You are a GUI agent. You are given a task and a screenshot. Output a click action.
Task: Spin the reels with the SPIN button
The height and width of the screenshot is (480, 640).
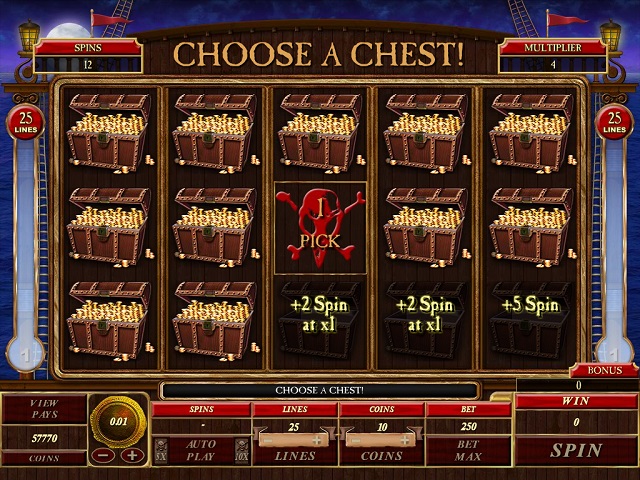pos(575,450)
